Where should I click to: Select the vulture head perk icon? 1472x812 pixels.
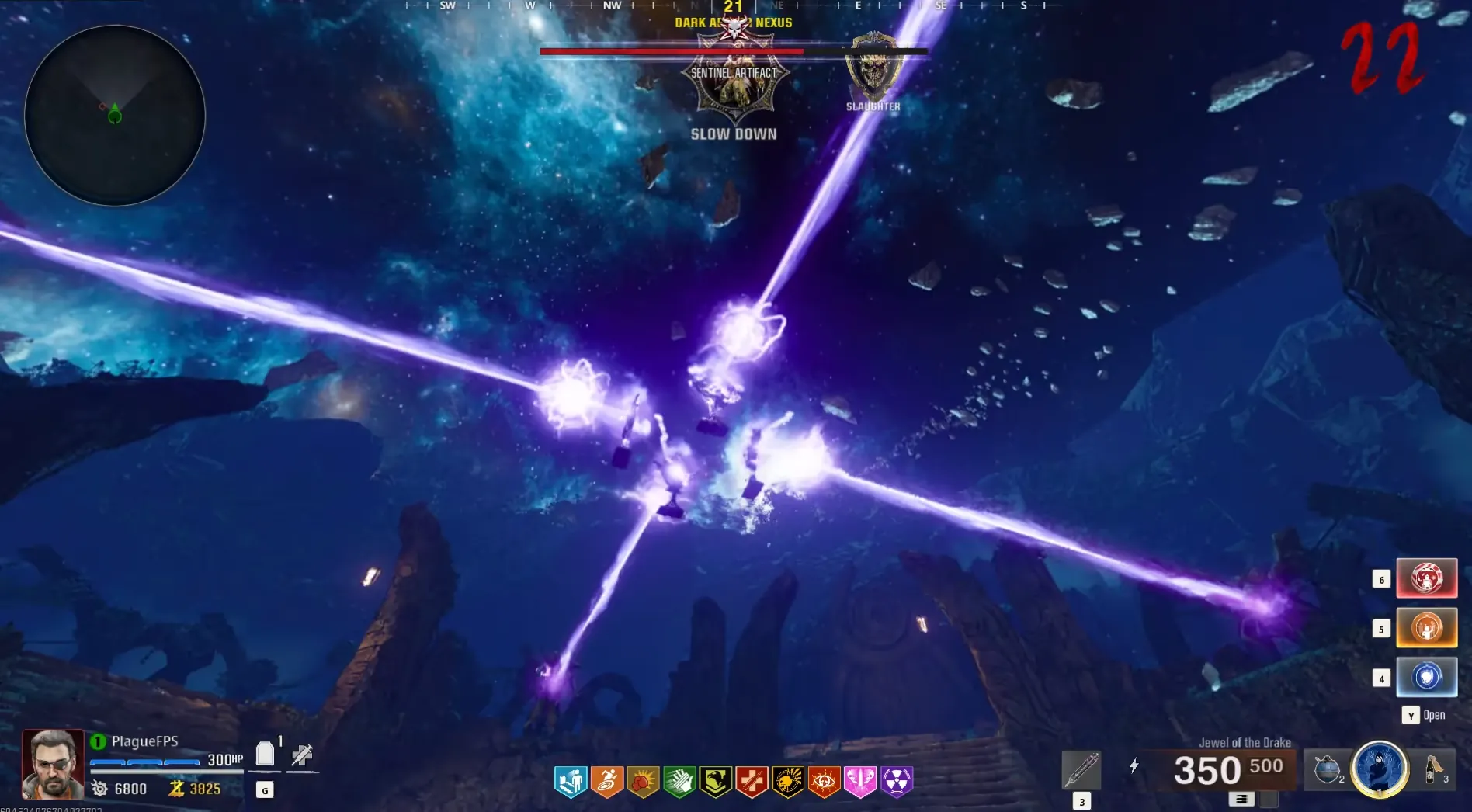715,782
